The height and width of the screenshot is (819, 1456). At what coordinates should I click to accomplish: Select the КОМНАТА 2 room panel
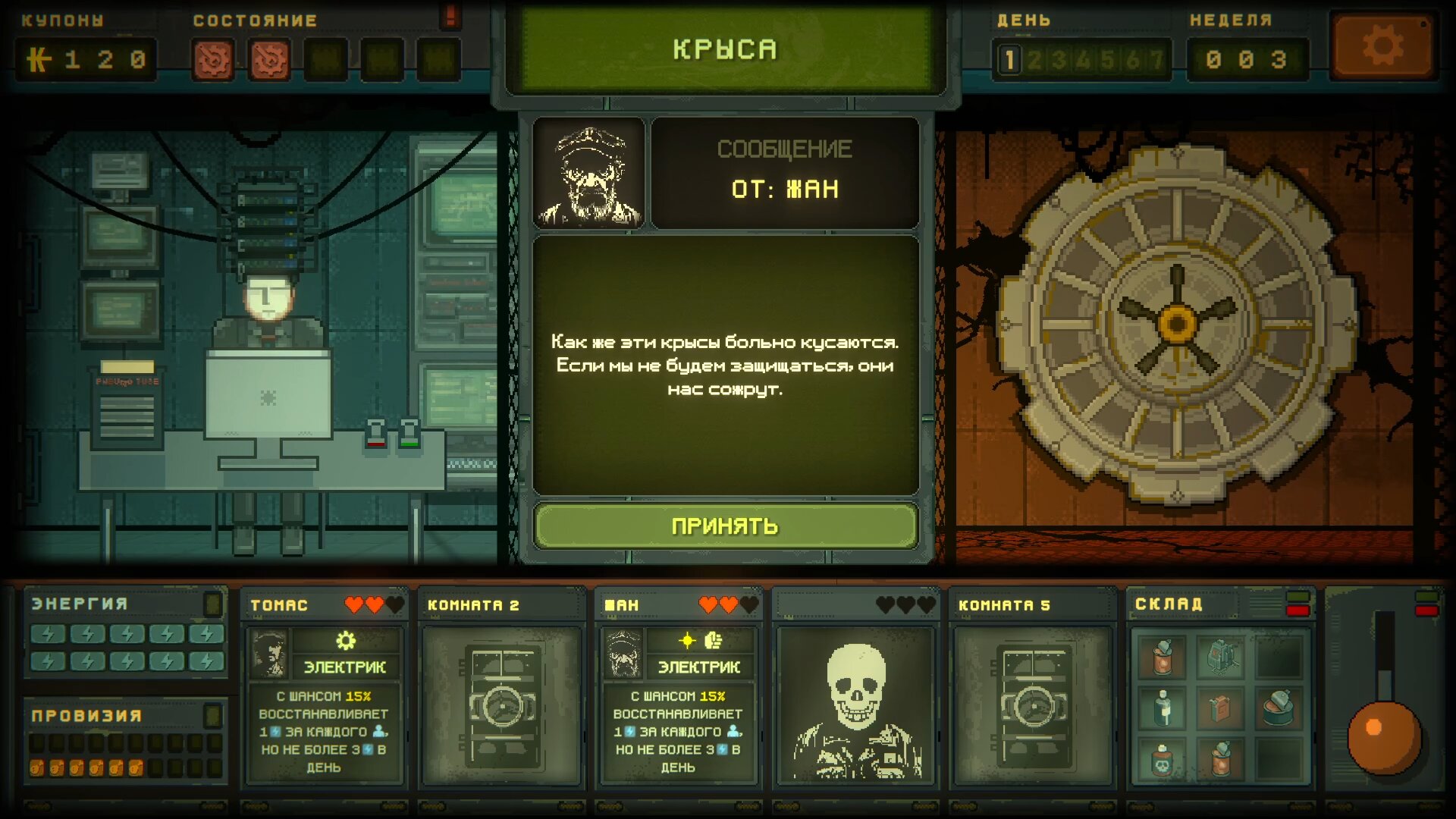[501, 704]
